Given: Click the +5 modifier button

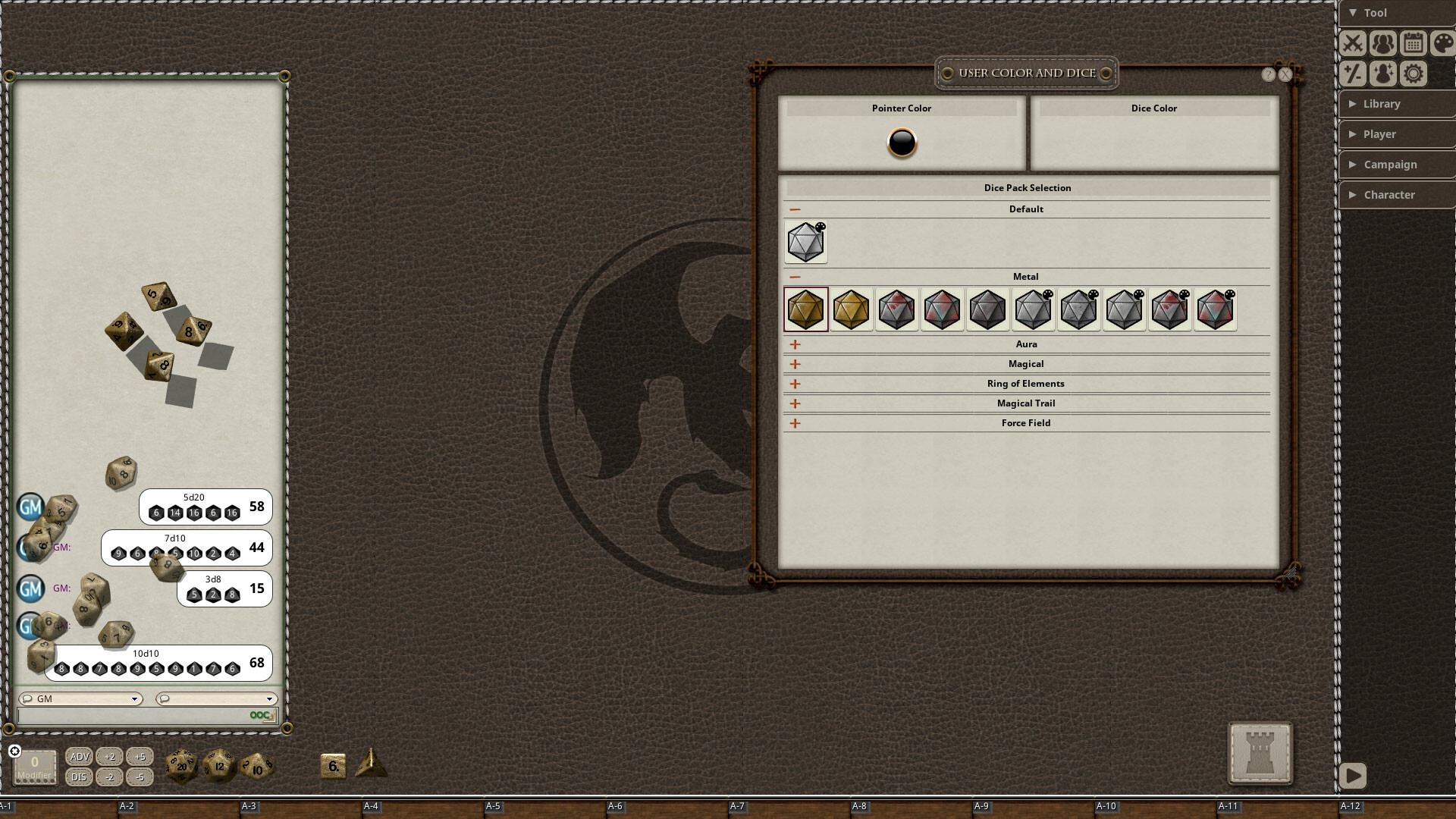Looking at the screenshot, I should 140,756.
